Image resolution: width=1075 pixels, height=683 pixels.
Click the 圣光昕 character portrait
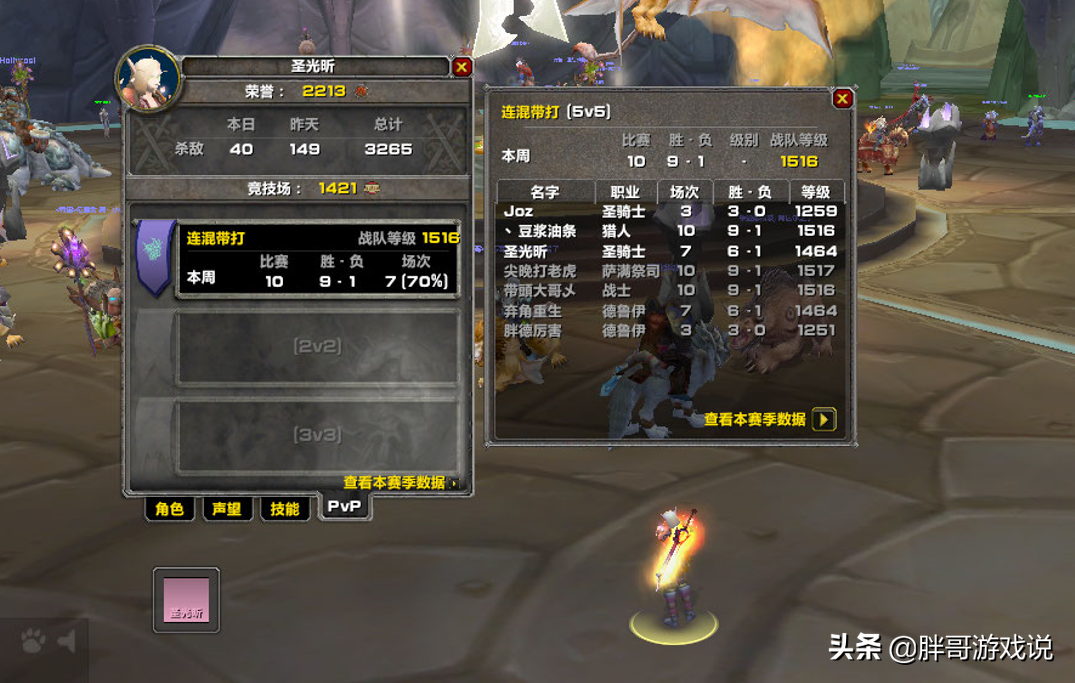[x=148, y=77]
